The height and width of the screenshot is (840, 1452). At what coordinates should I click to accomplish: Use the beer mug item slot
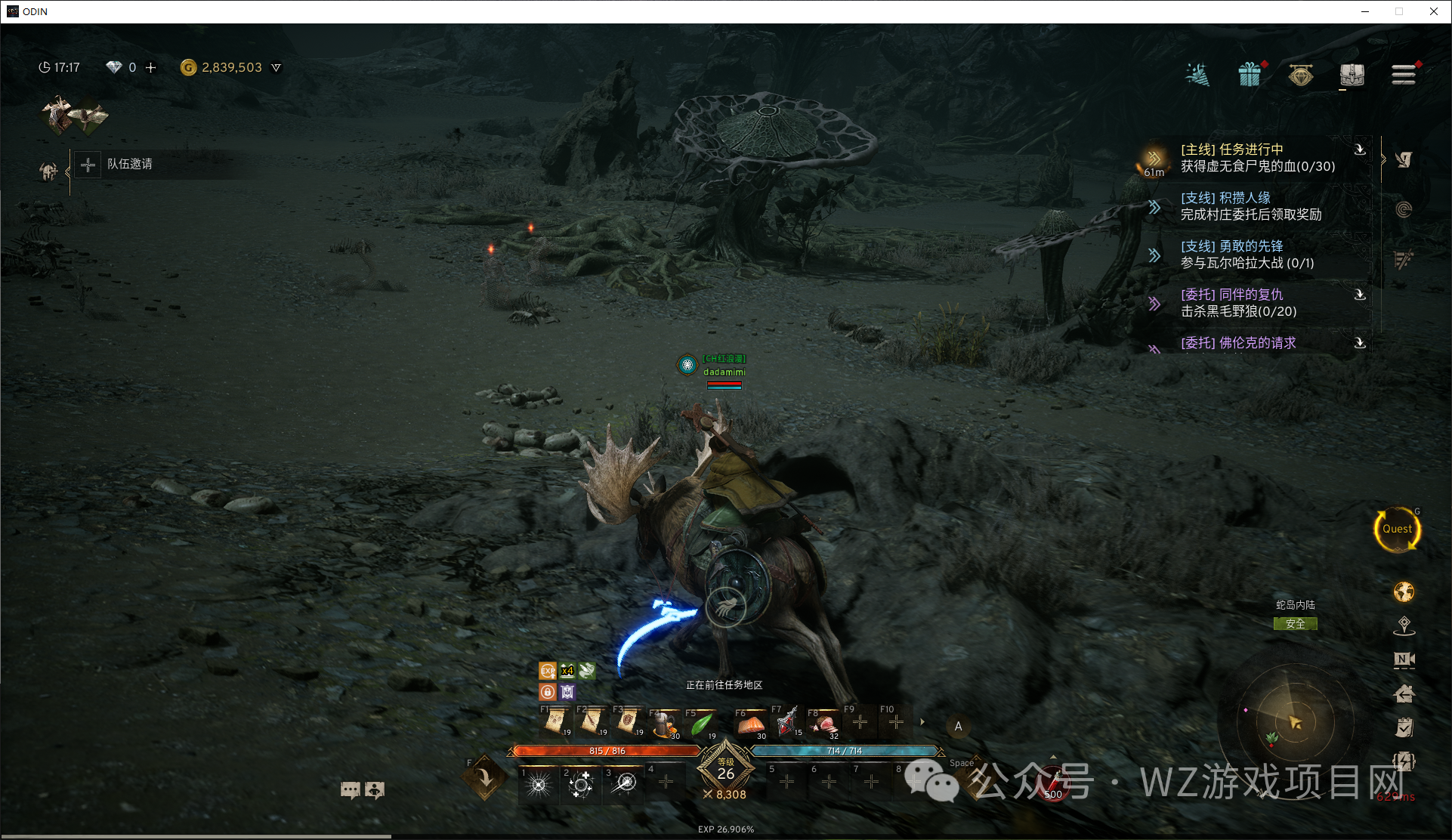pyautogui.click(x=664, y=724)
